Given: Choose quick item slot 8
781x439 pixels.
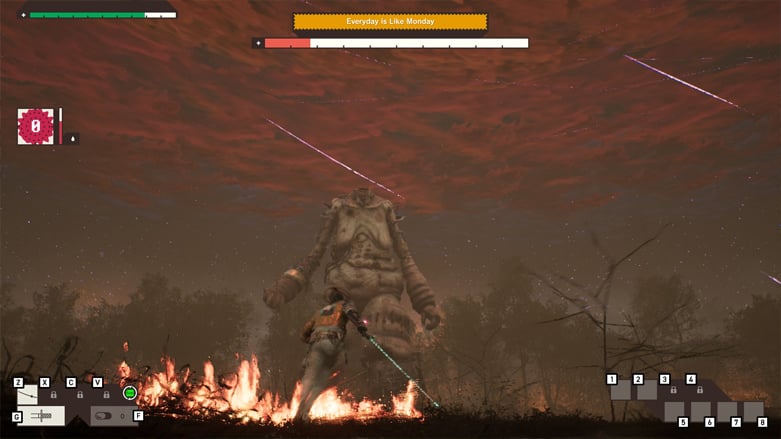Looking at the screenshot, I should [x=753, y=411].
